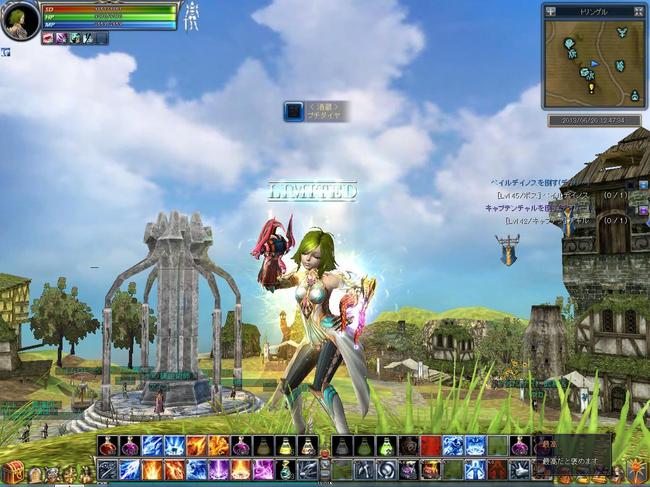Click the red lips buff icon
This screenshot has height=487, width=650.
48,38
